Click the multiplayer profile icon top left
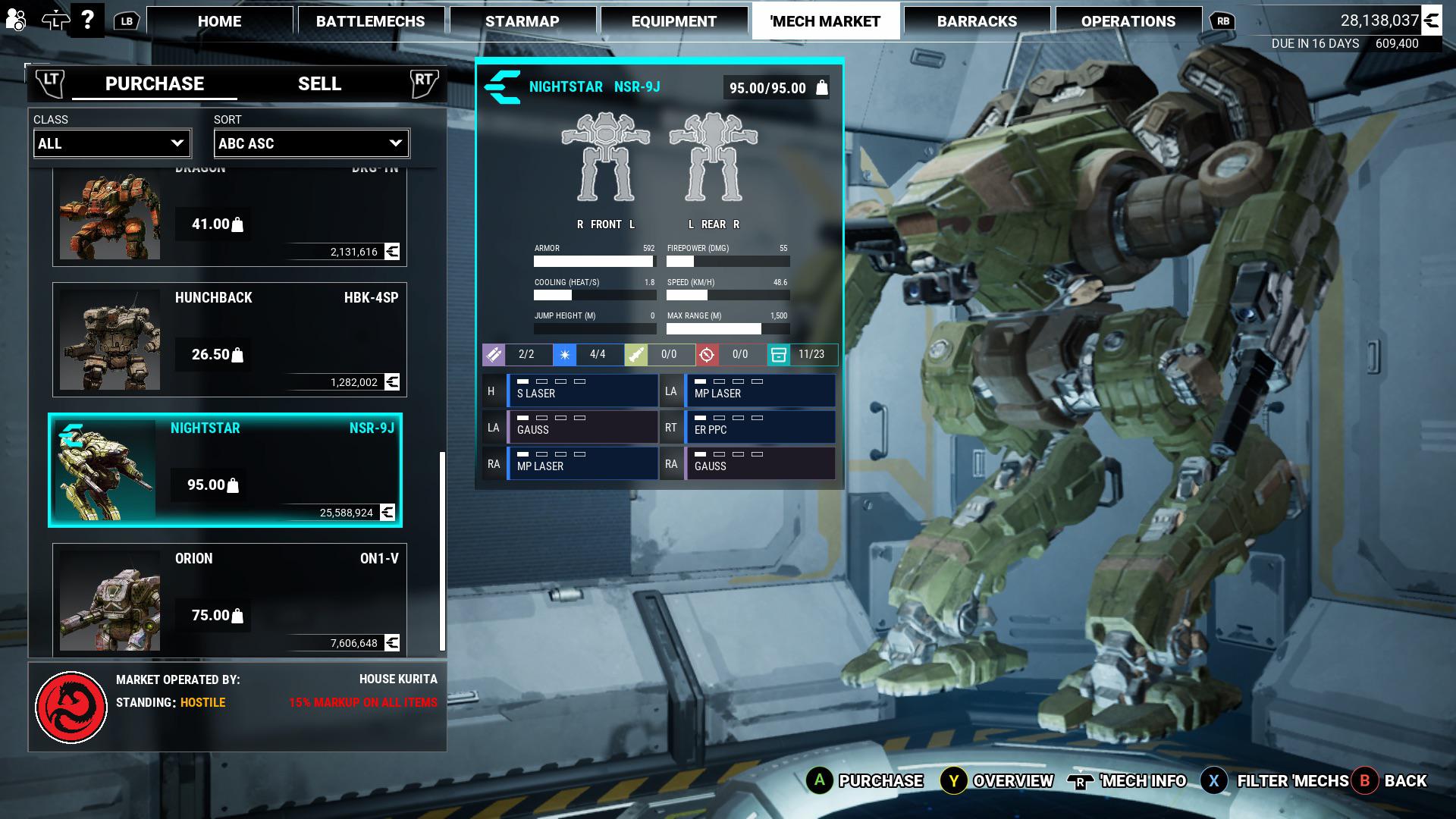 pyautogui.click(x=15, y=18)
